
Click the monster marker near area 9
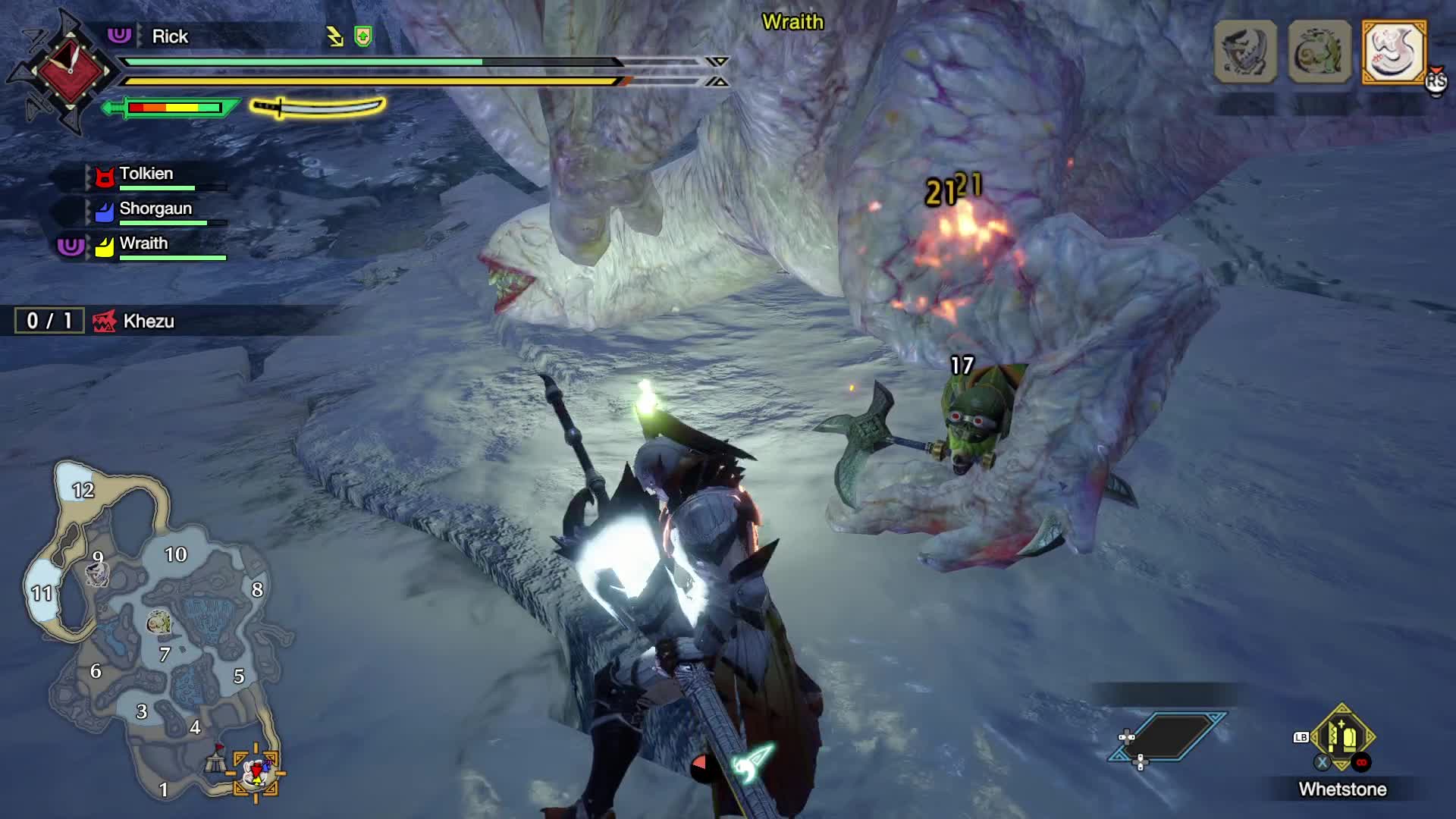97,574
